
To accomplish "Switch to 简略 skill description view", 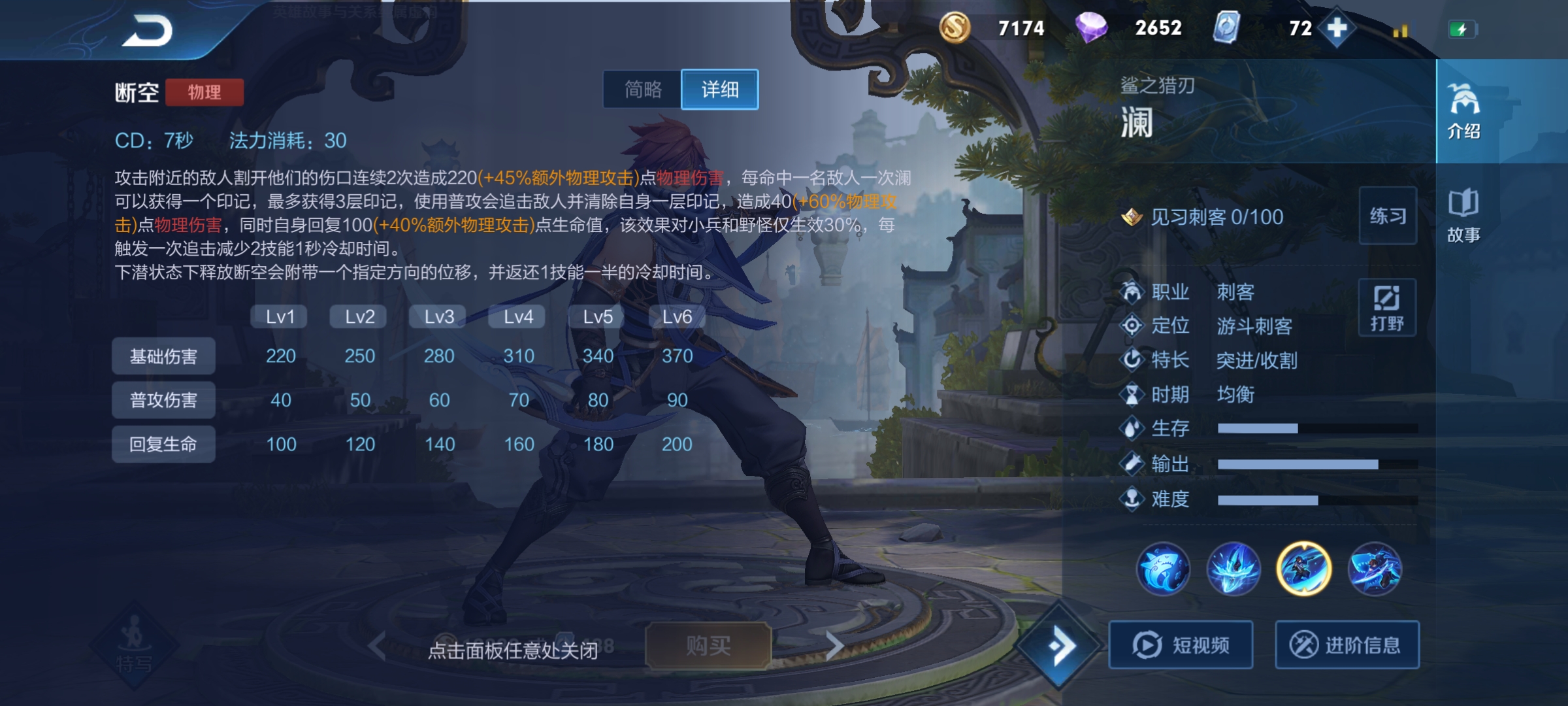I will [643, 90].
